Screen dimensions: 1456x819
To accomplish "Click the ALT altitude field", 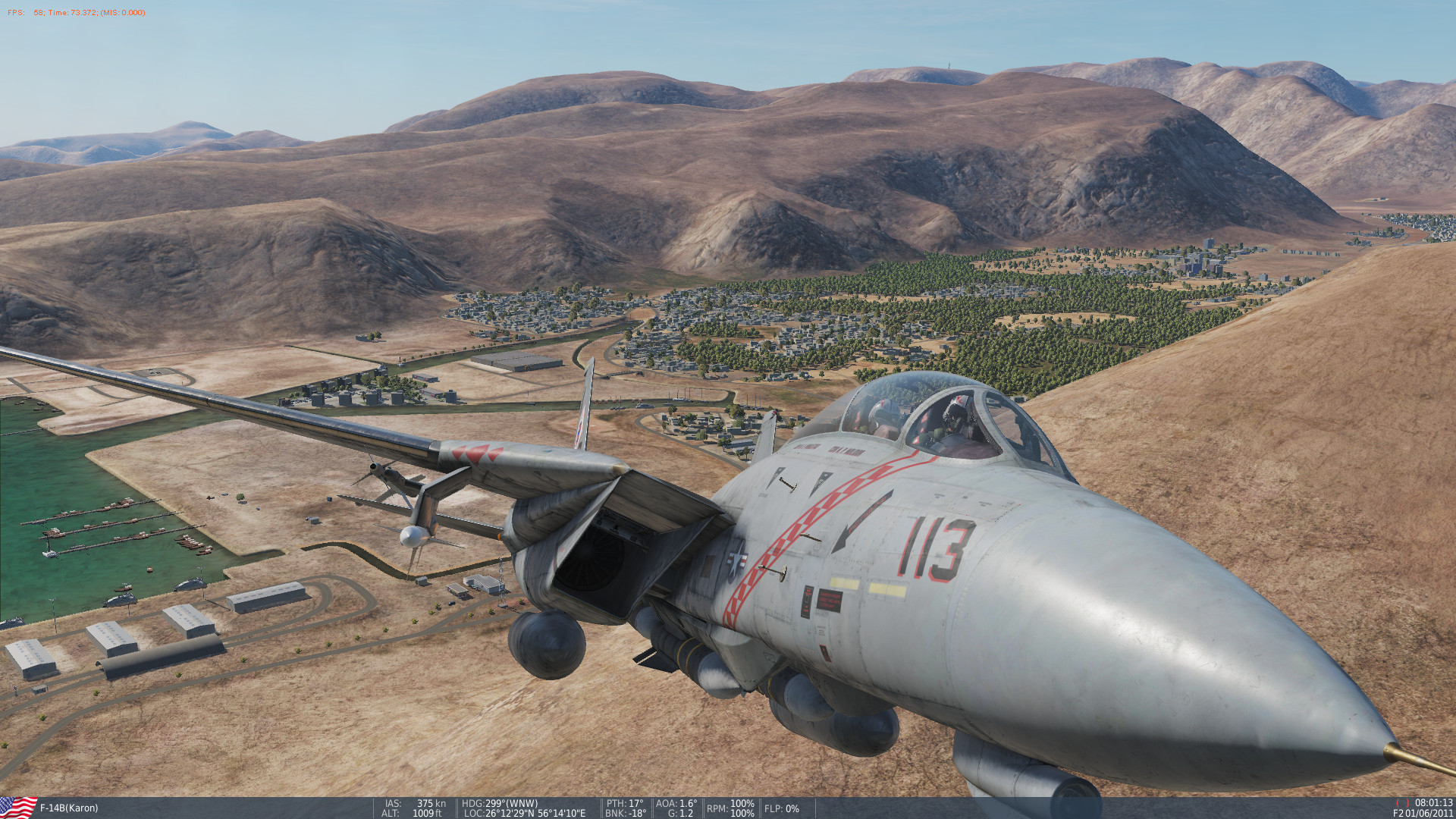I will tap(413, 814).
